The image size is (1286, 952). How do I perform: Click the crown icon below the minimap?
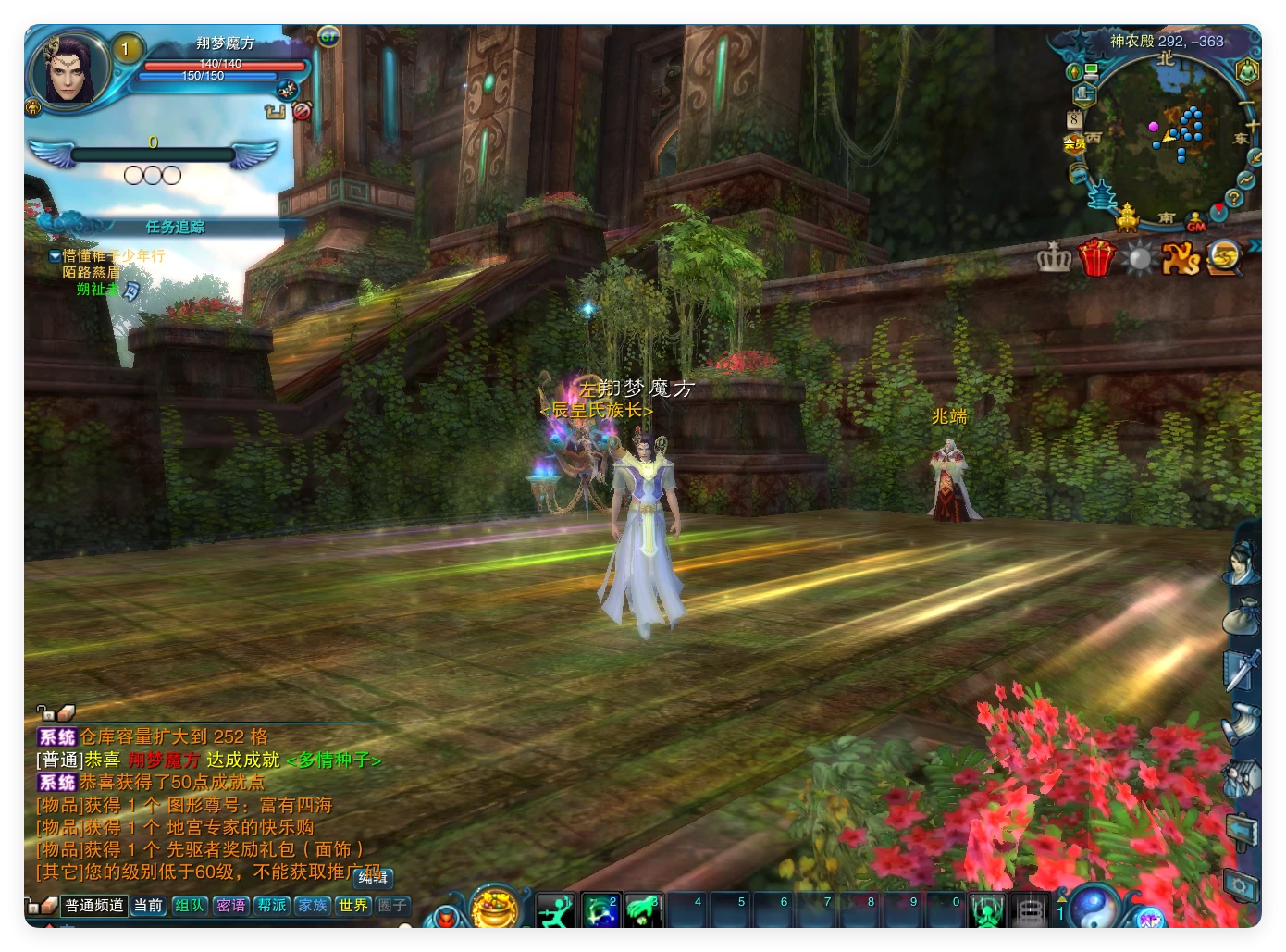pyautogui.click(x=1054, y=258)
